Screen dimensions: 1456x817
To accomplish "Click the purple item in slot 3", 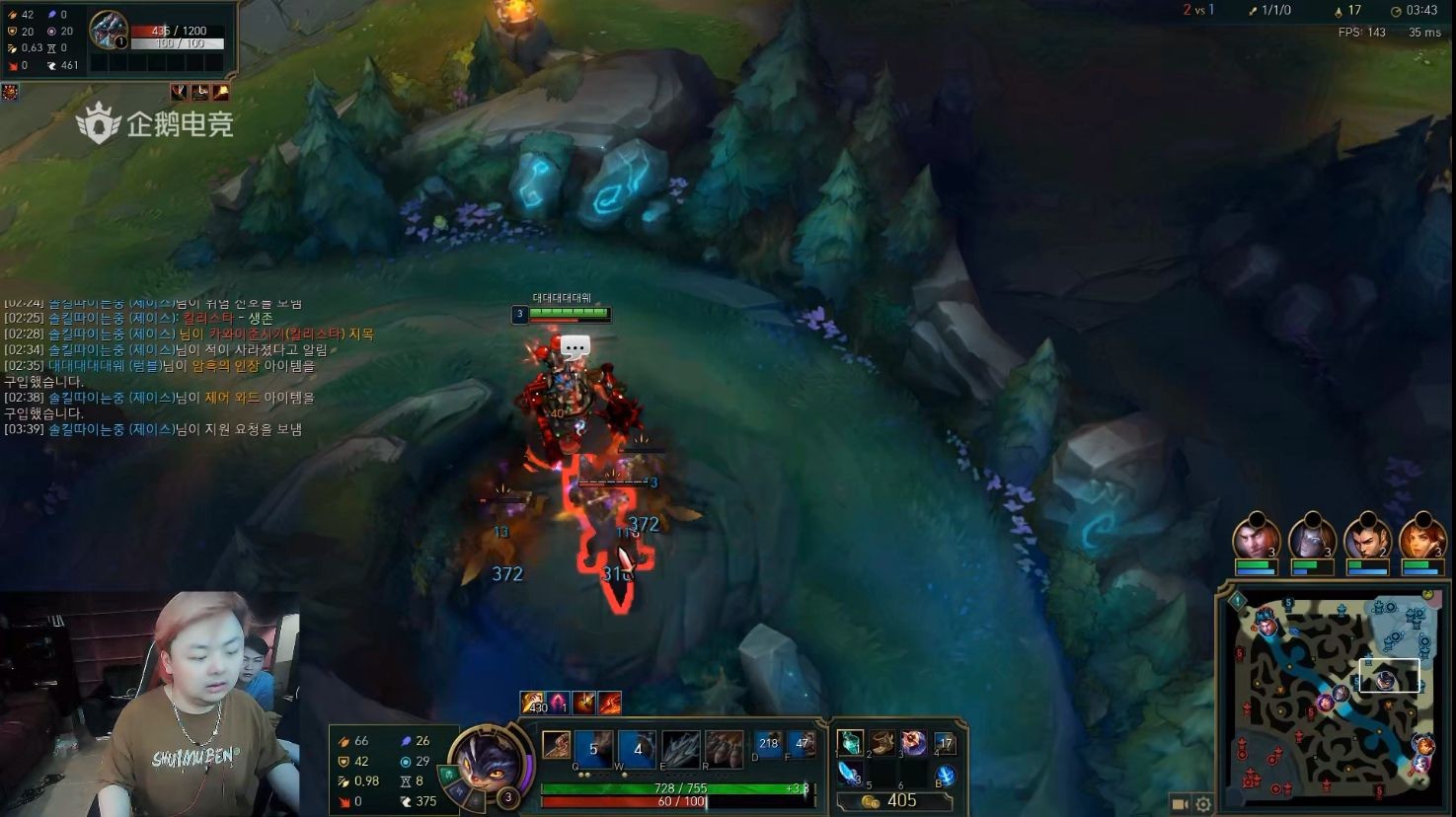I will coord(913,744).
